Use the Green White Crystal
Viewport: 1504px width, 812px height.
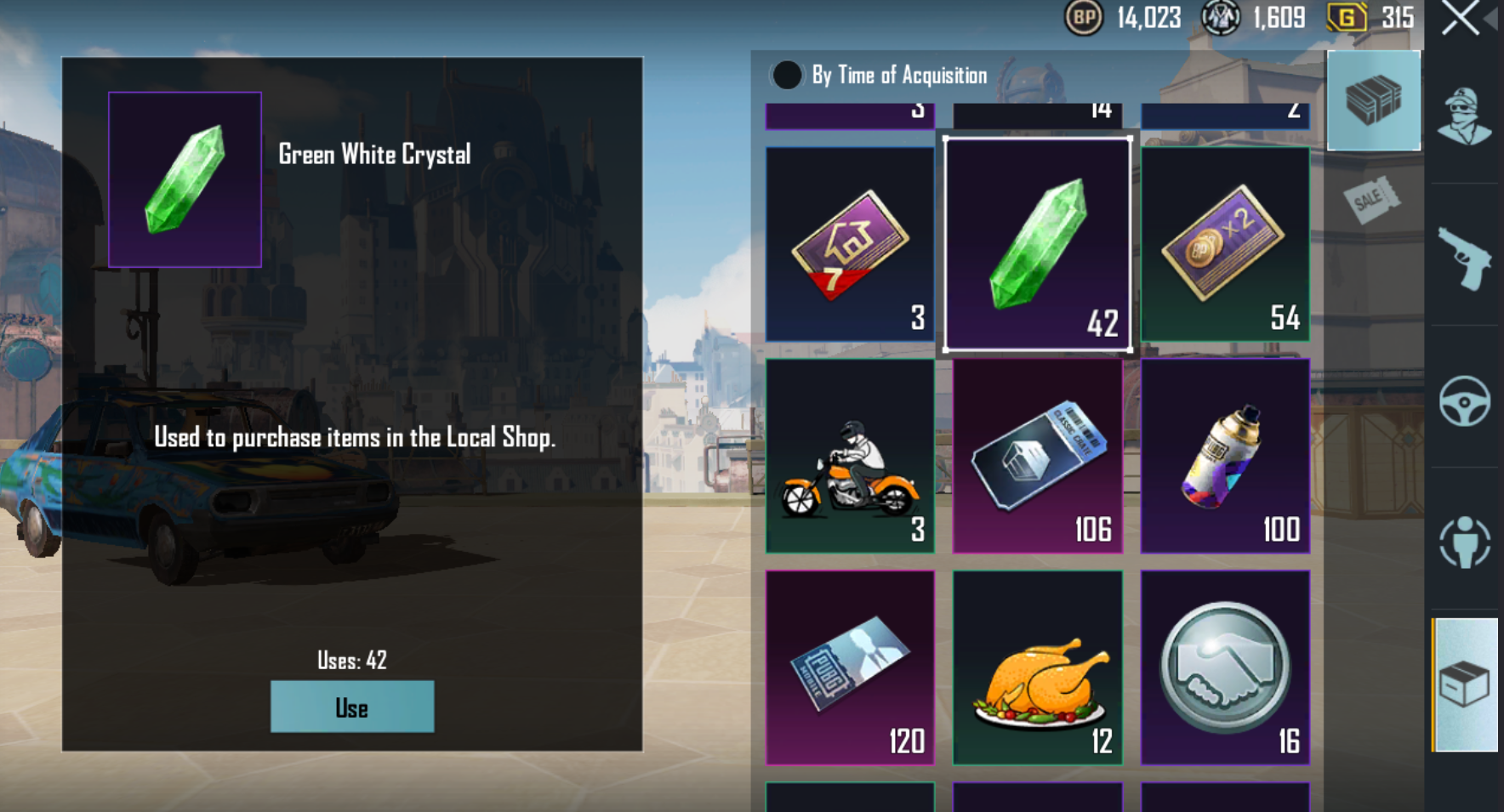(x=352, y=707)
